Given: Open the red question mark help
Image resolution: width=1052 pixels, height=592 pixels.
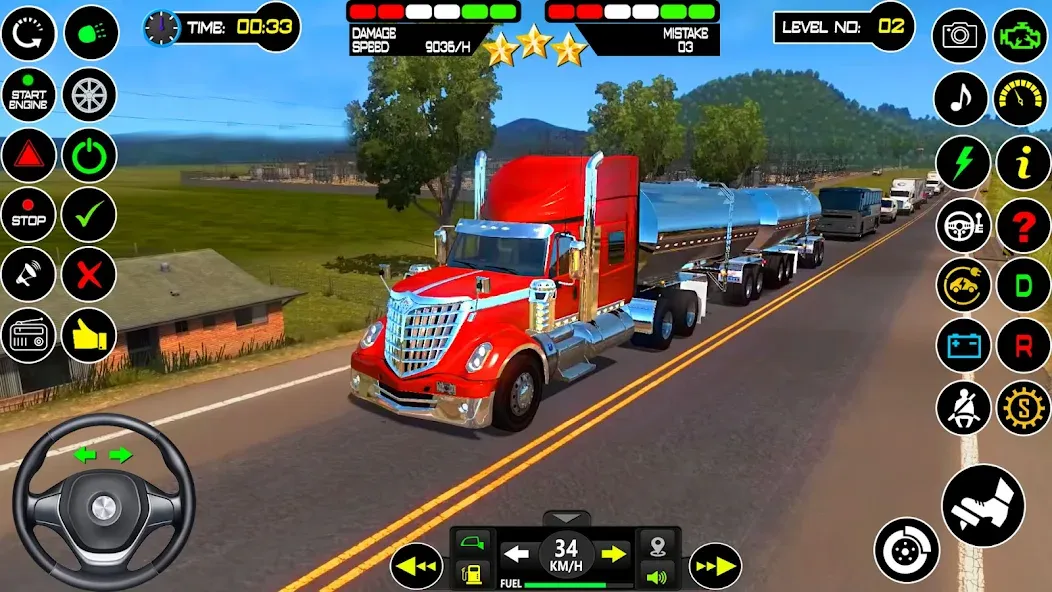Looking at the screenshot, I should coord(1023,225).
